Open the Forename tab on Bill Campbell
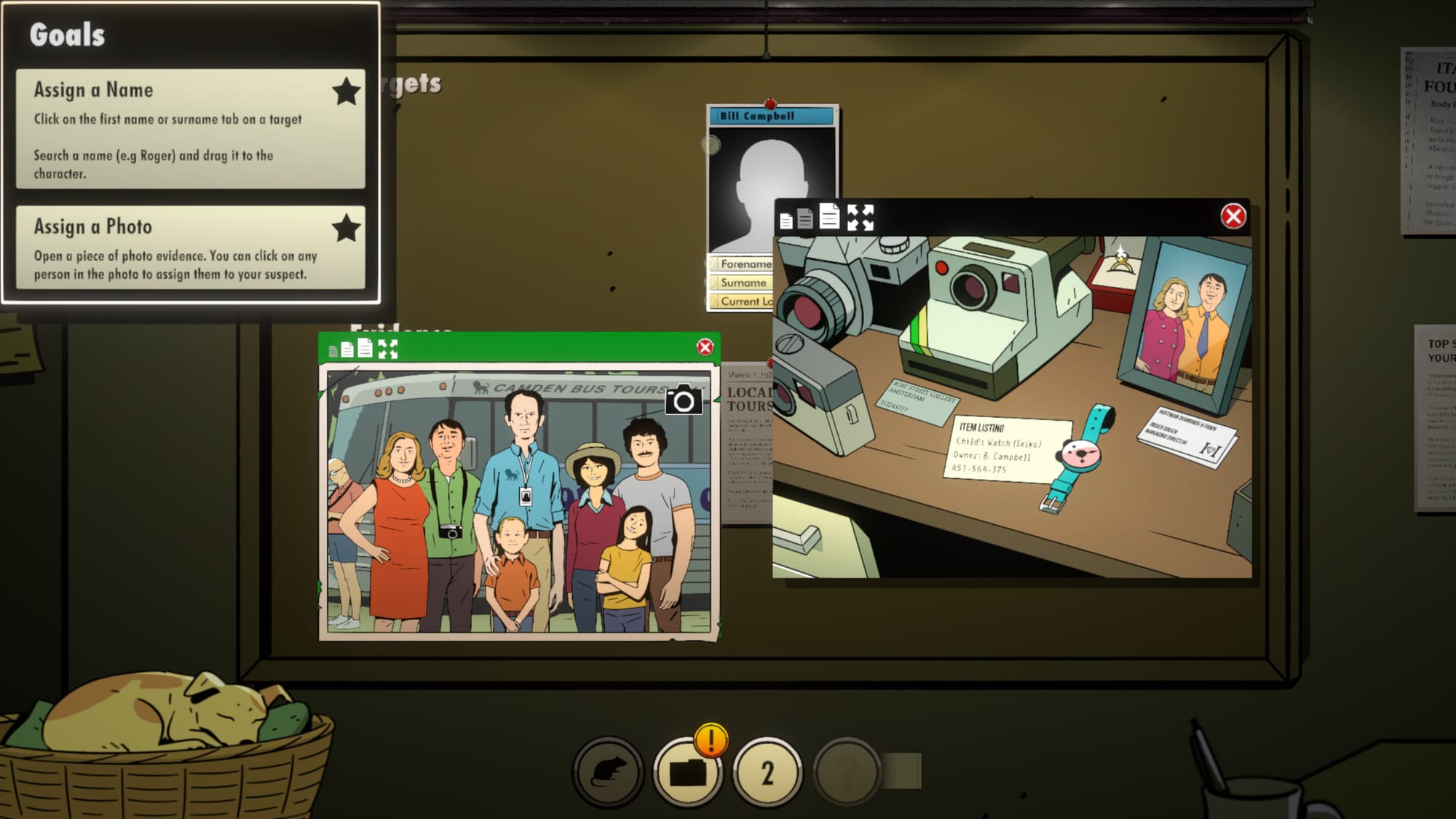Viewport: 1456px width, 819px height. point(741,264)
